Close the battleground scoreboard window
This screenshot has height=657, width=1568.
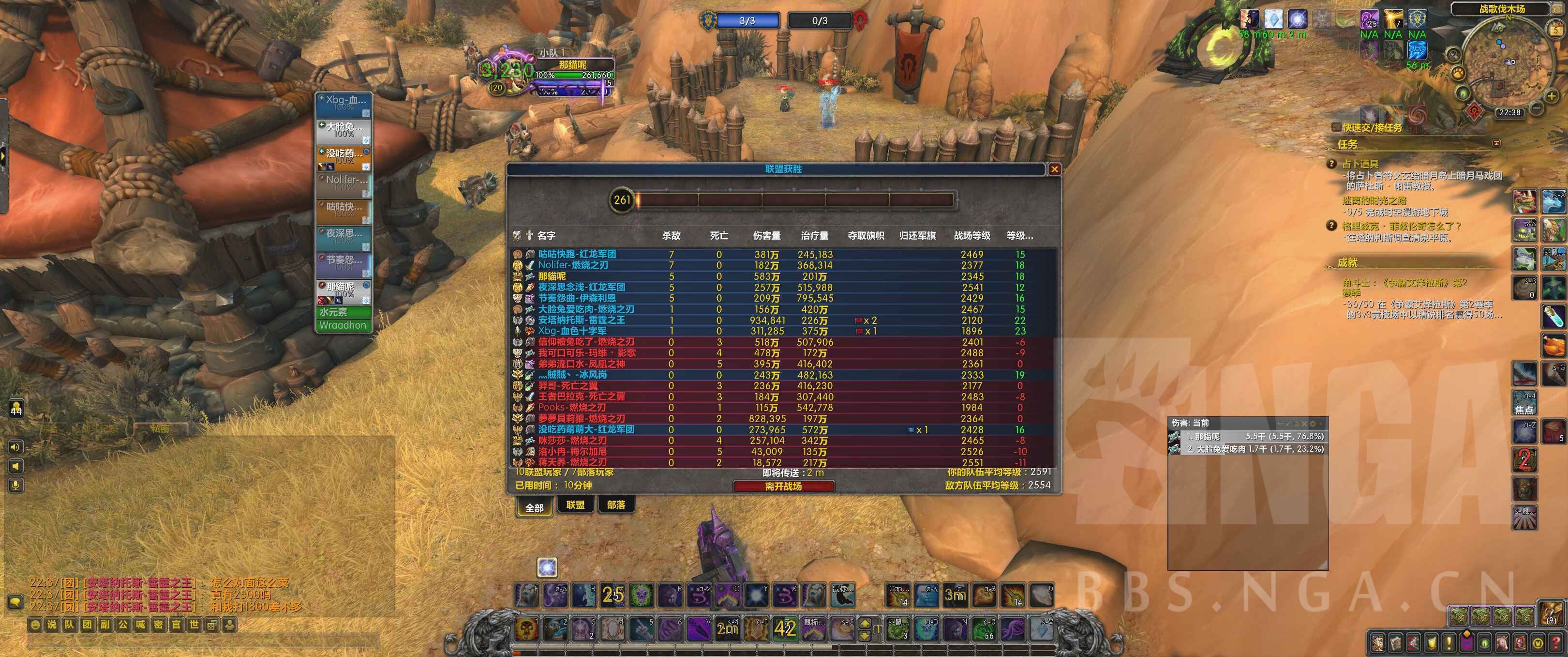[x=1054, y=169]
